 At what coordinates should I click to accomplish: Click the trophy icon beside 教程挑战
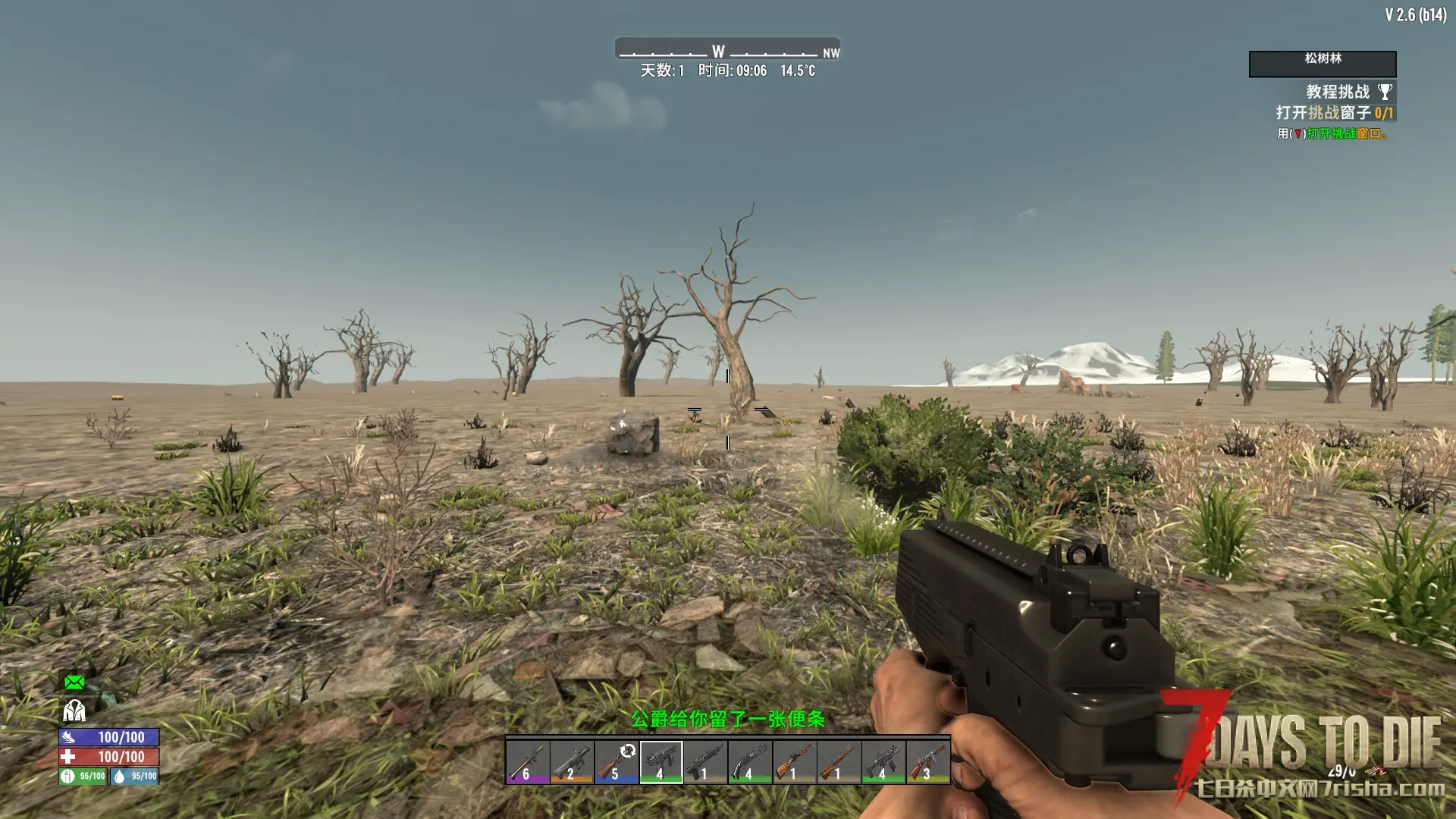1385,92
